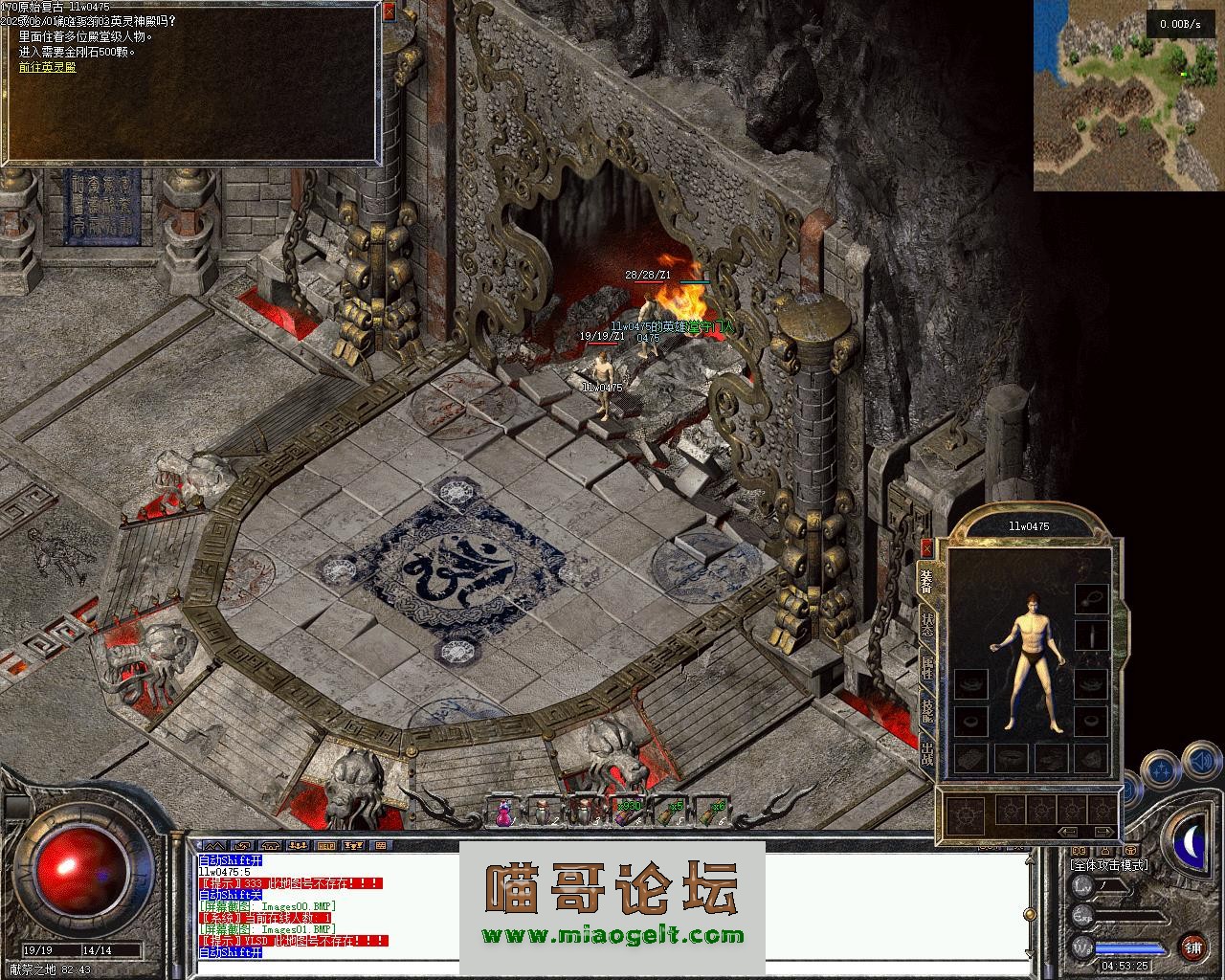Switch to the 状态 status tab
Viewport: 1225px width, 980px height.
926,624
